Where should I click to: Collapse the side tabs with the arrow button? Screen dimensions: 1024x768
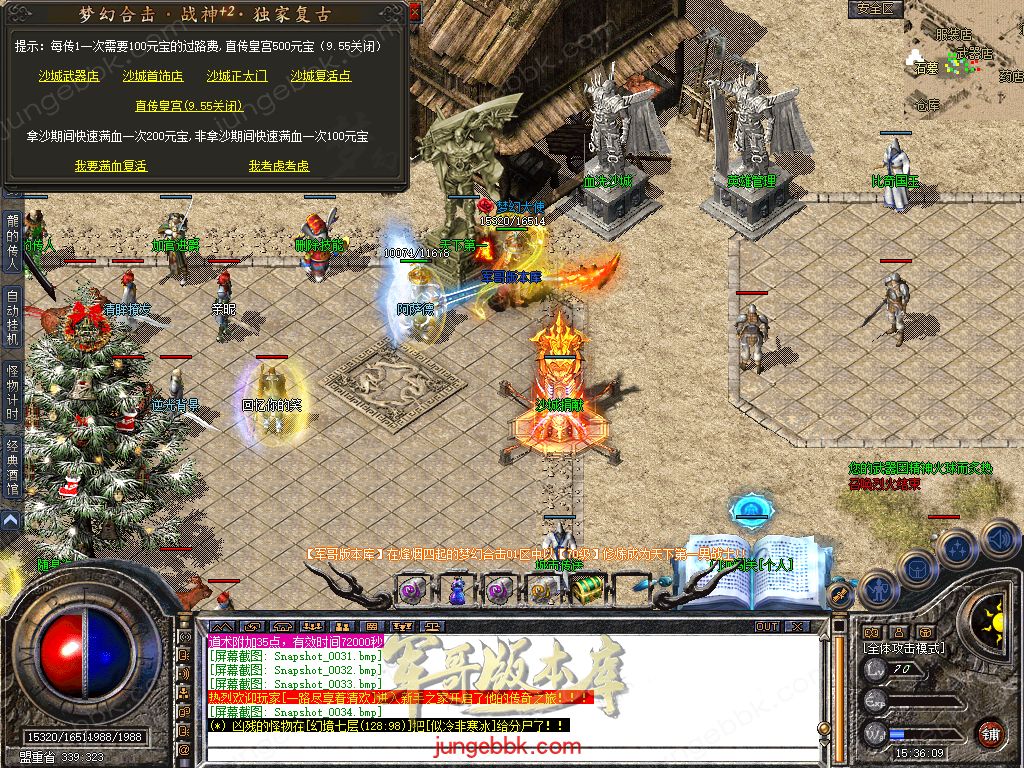(x=11, y=520)
